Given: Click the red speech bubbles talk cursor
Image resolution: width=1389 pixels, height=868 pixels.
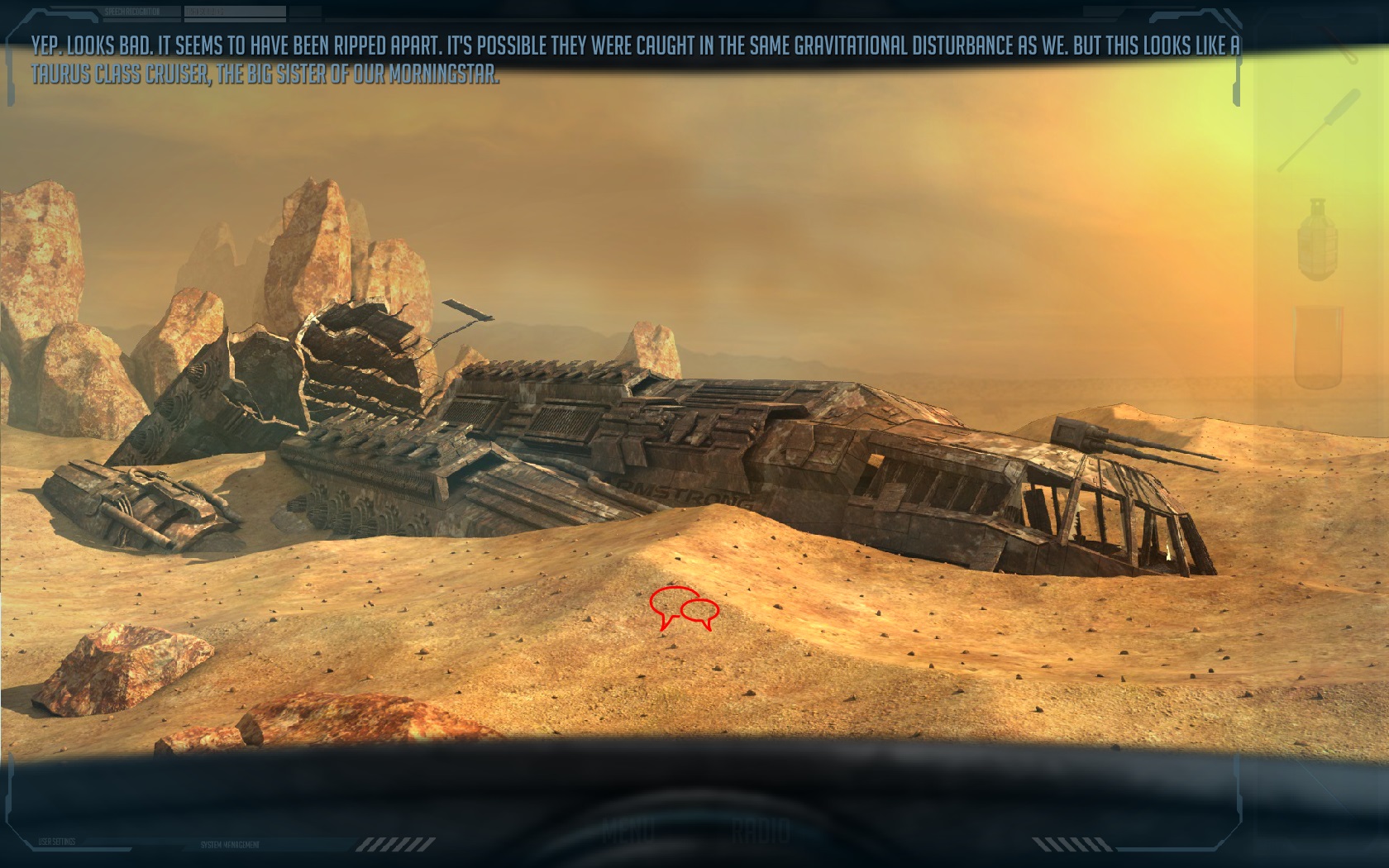Looking at the screenshot, I should pyautogui.click(x=683, y=609).
